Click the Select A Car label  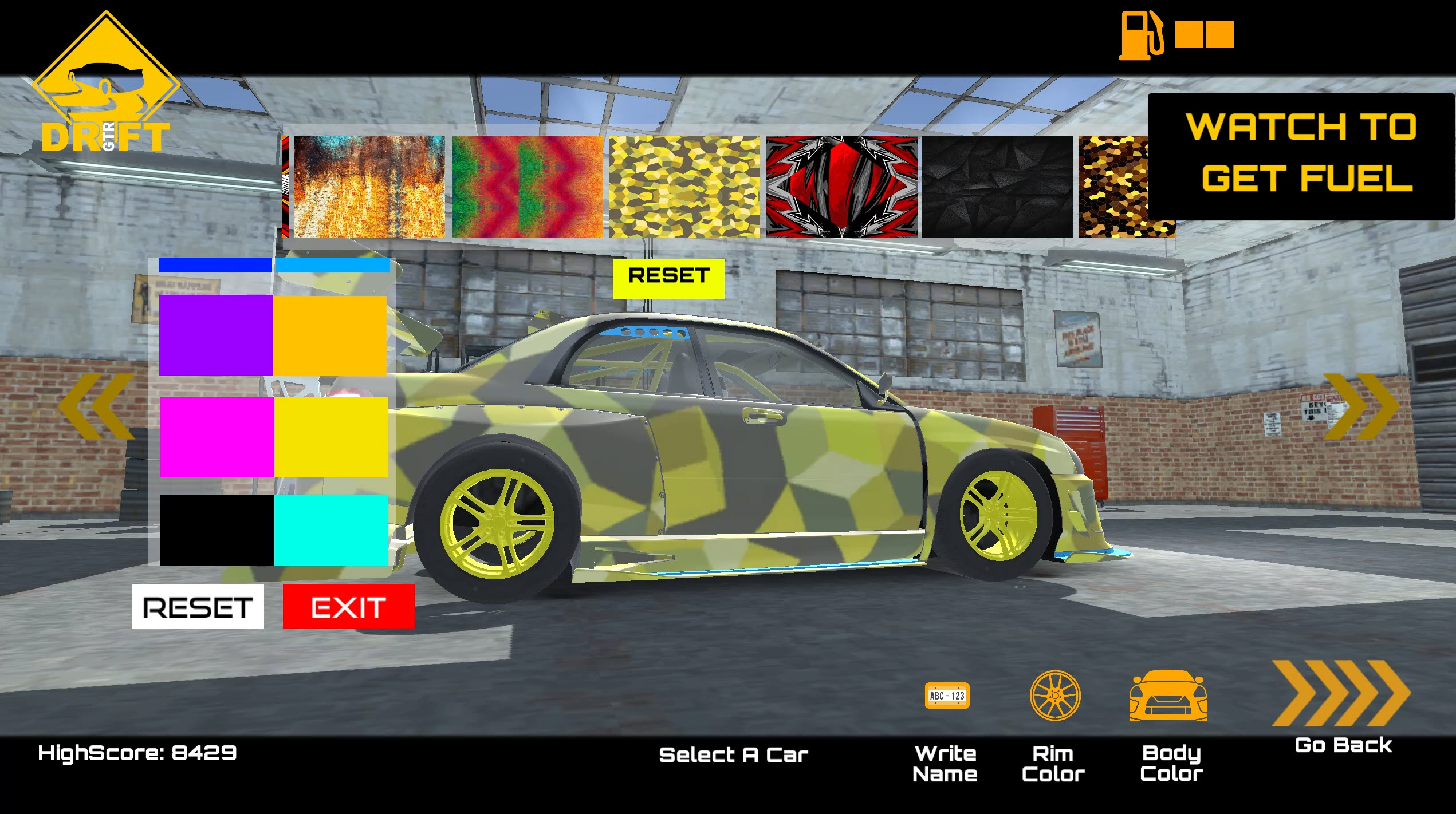(733, 755)
